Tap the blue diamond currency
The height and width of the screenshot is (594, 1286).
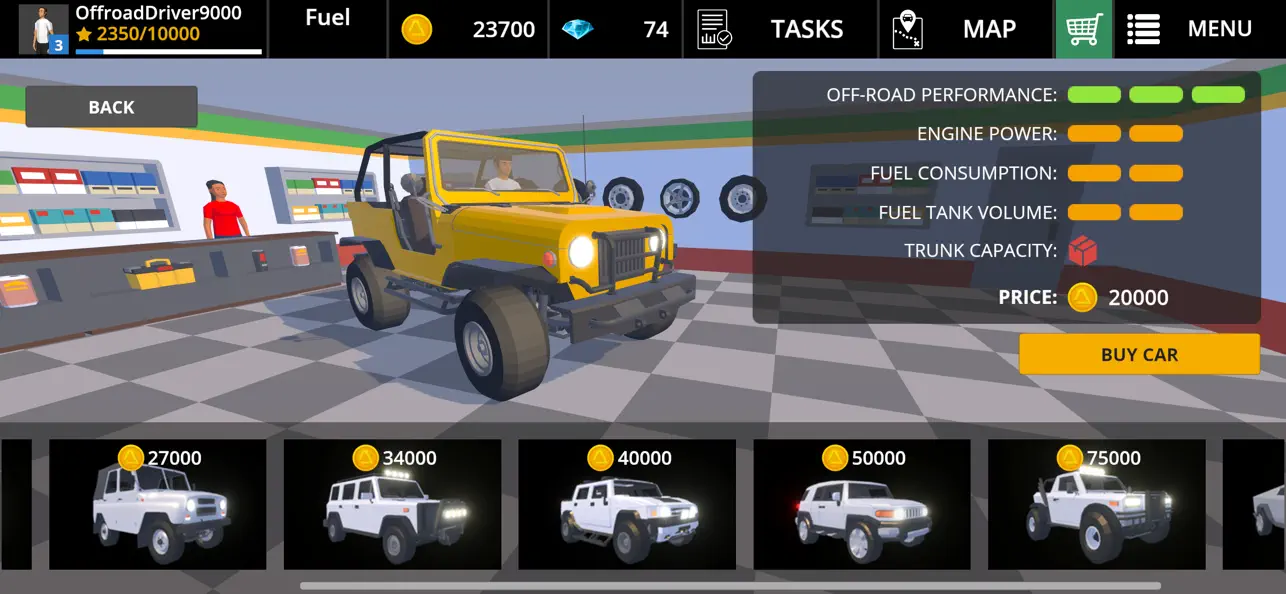point(616,29)
